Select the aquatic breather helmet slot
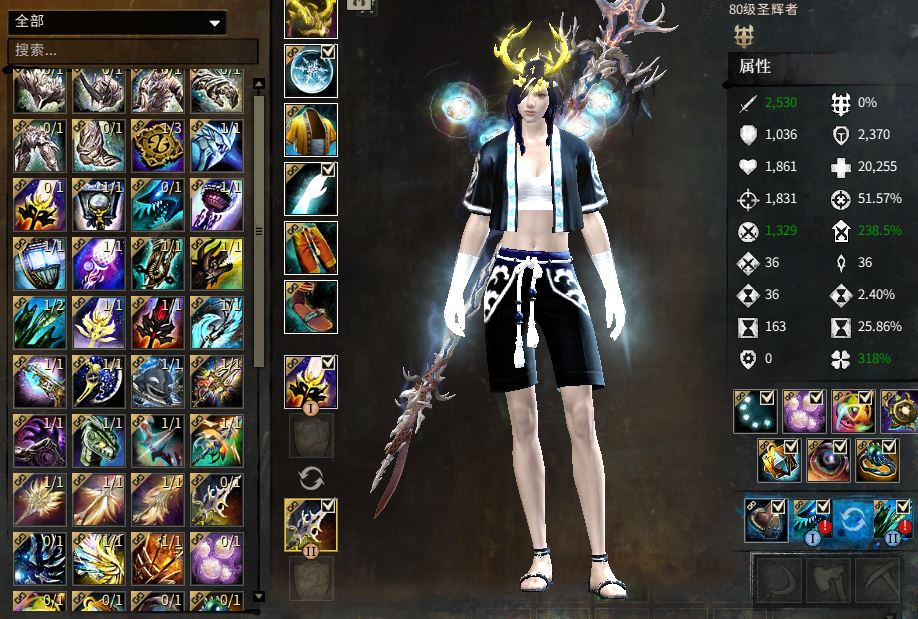The height and width of the screenshot is (619, 918). click(x=765, y=520)
